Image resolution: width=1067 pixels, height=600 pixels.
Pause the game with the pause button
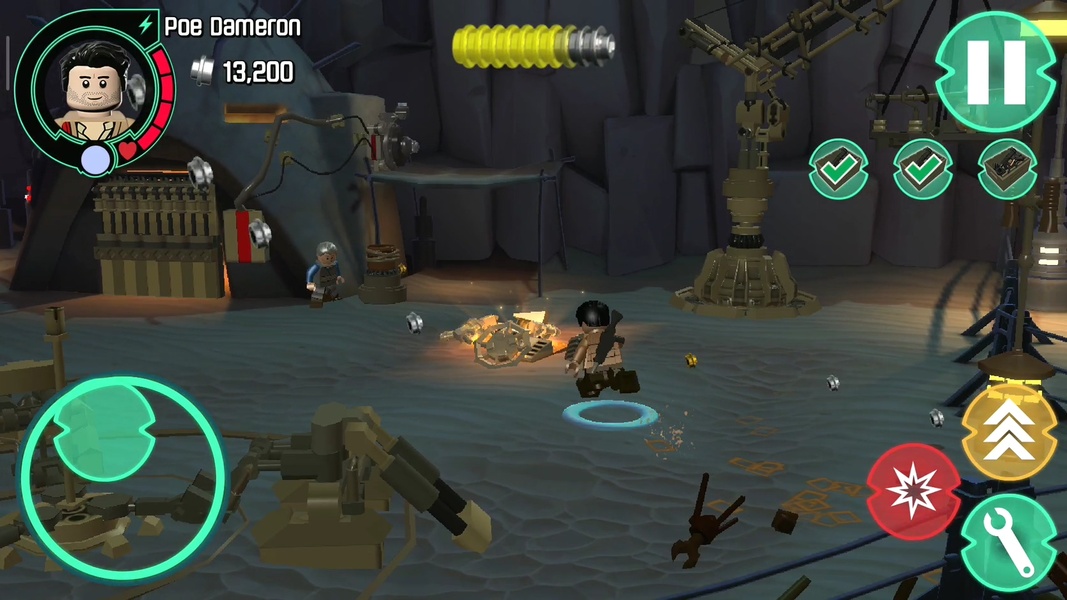point(995,71)
